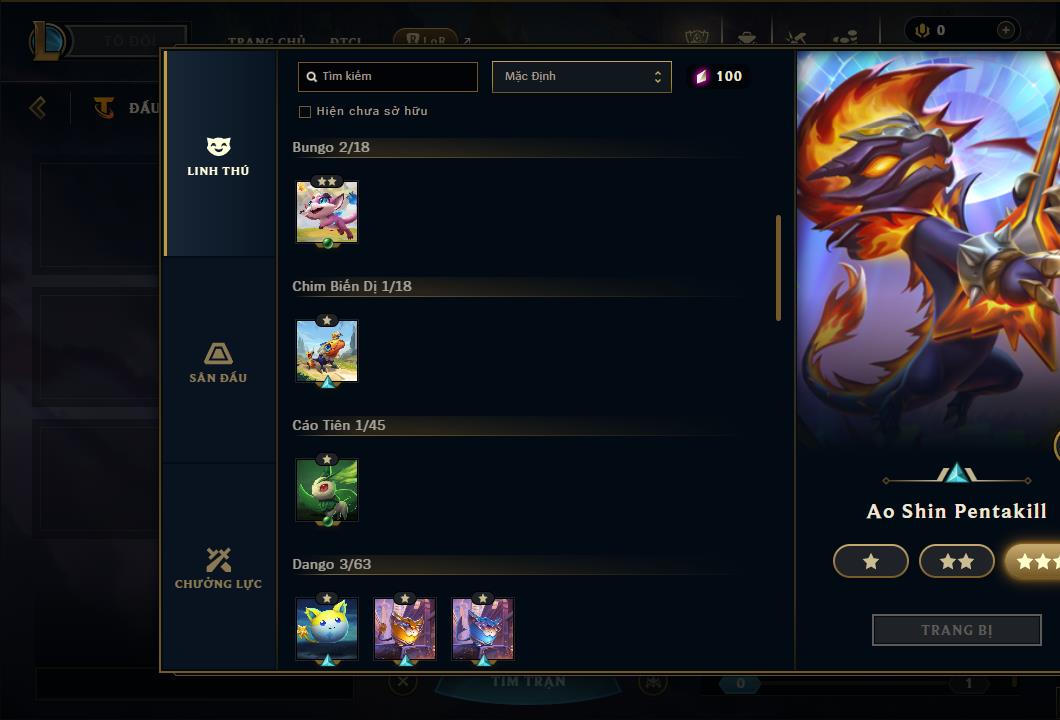The width and height of the screenshot is (1060, 720).
Task: Select the Chưởng Lực tab
Action: (218, 568)
